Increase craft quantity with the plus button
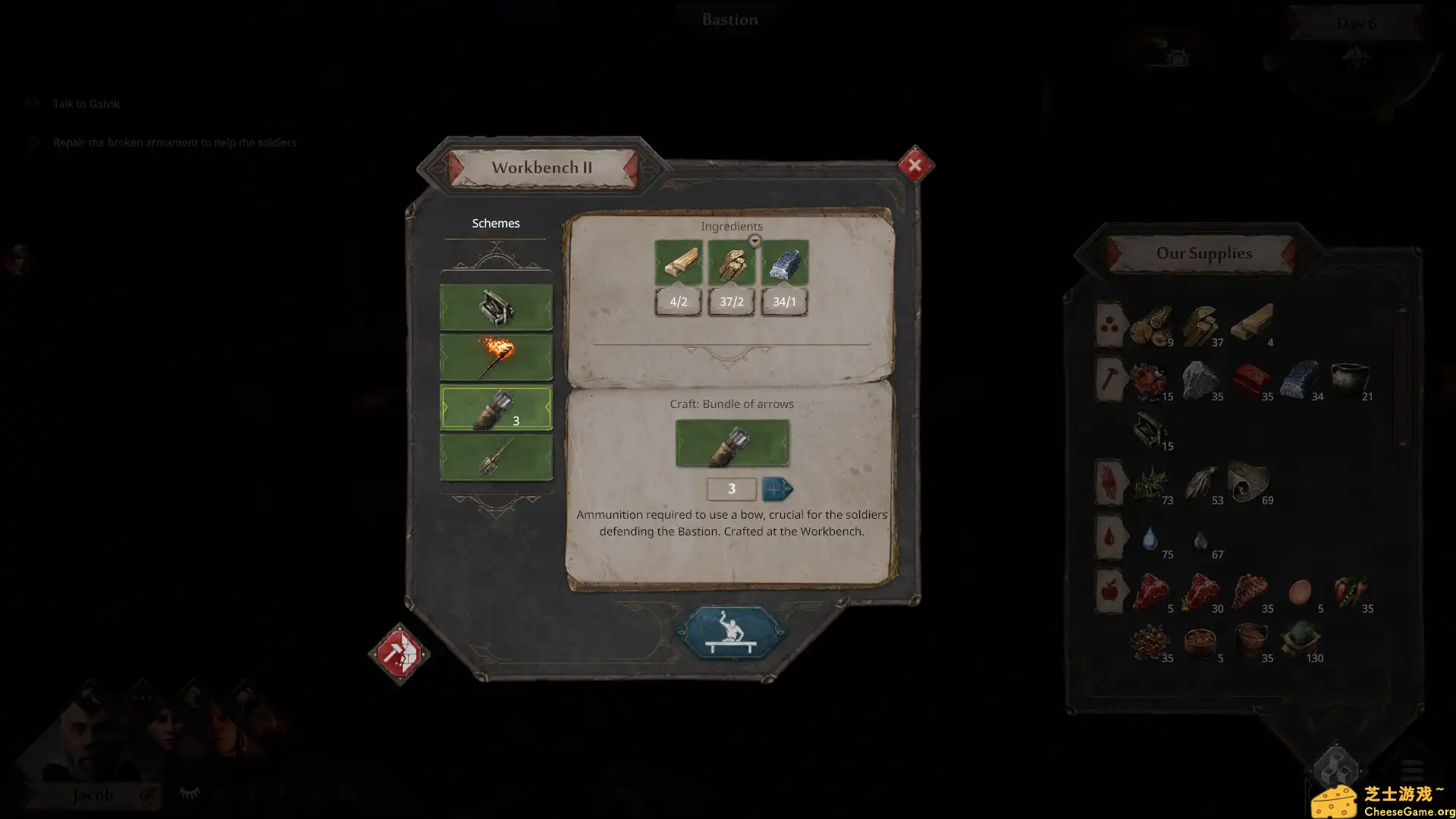 [777, 489]
